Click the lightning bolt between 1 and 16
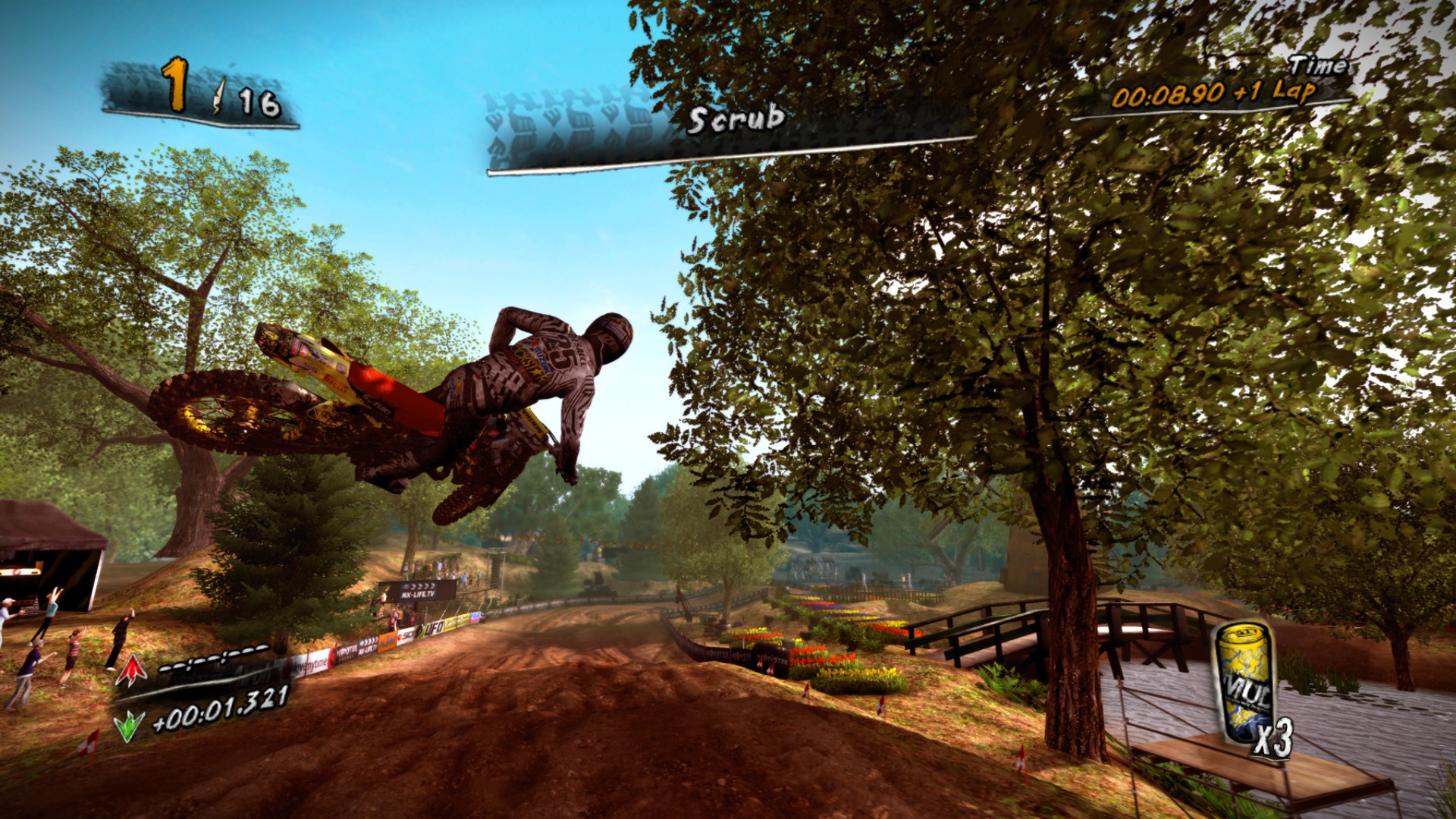The height and width of the screenshot is (819, 1456). click(218, 96)
